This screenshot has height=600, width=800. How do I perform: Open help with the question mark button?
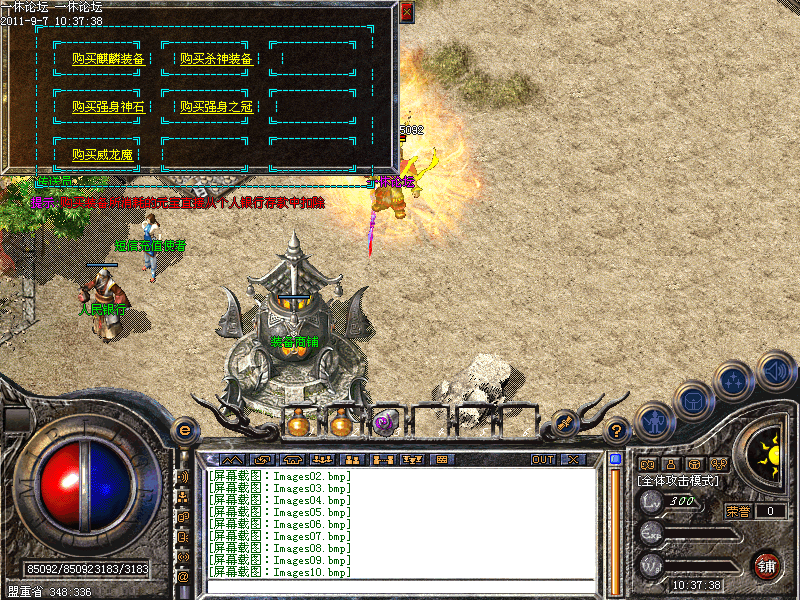[617, 430]
